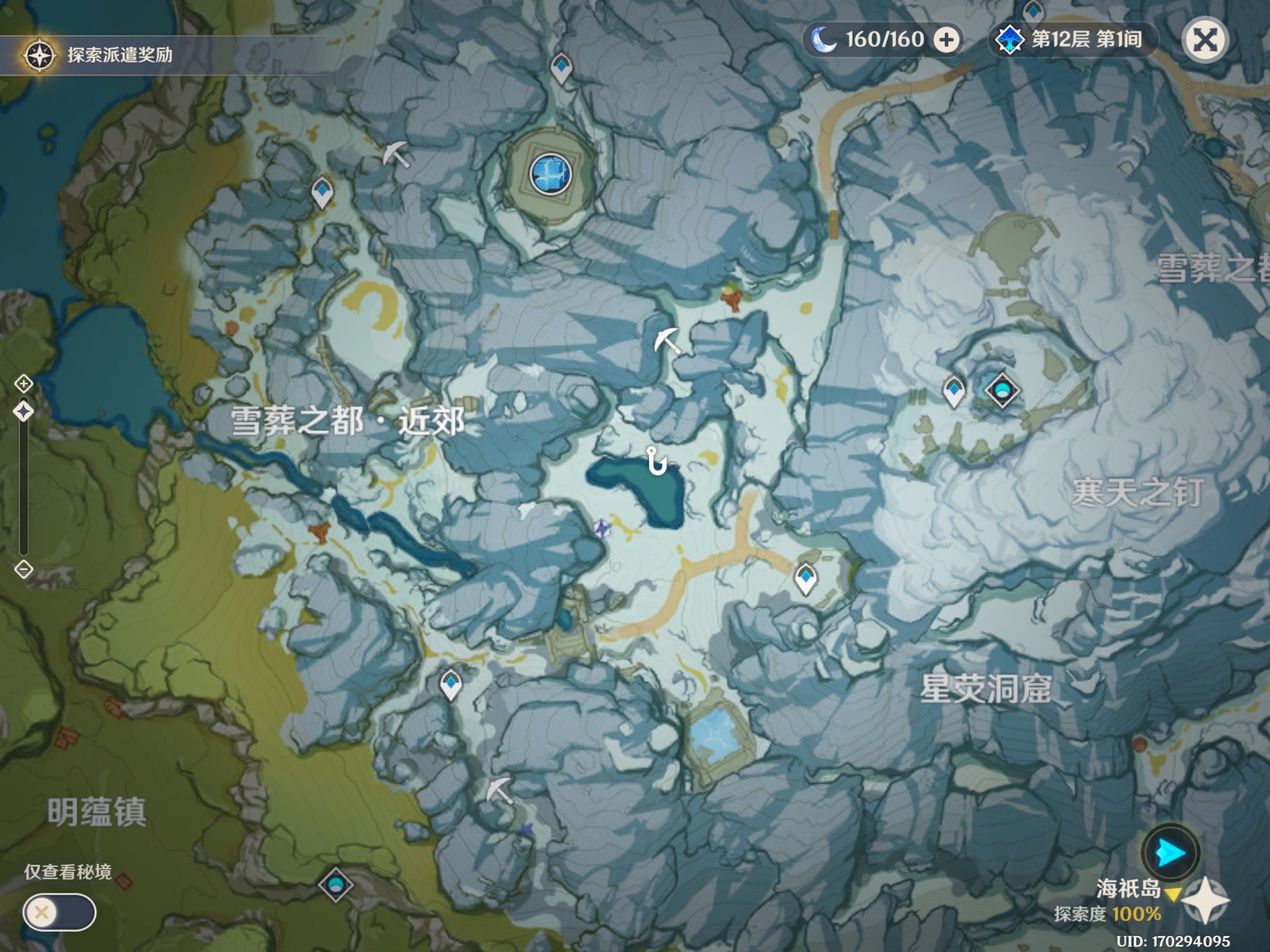Toggle the 仅查看秘境 domains-only switch

pos(60,912)
